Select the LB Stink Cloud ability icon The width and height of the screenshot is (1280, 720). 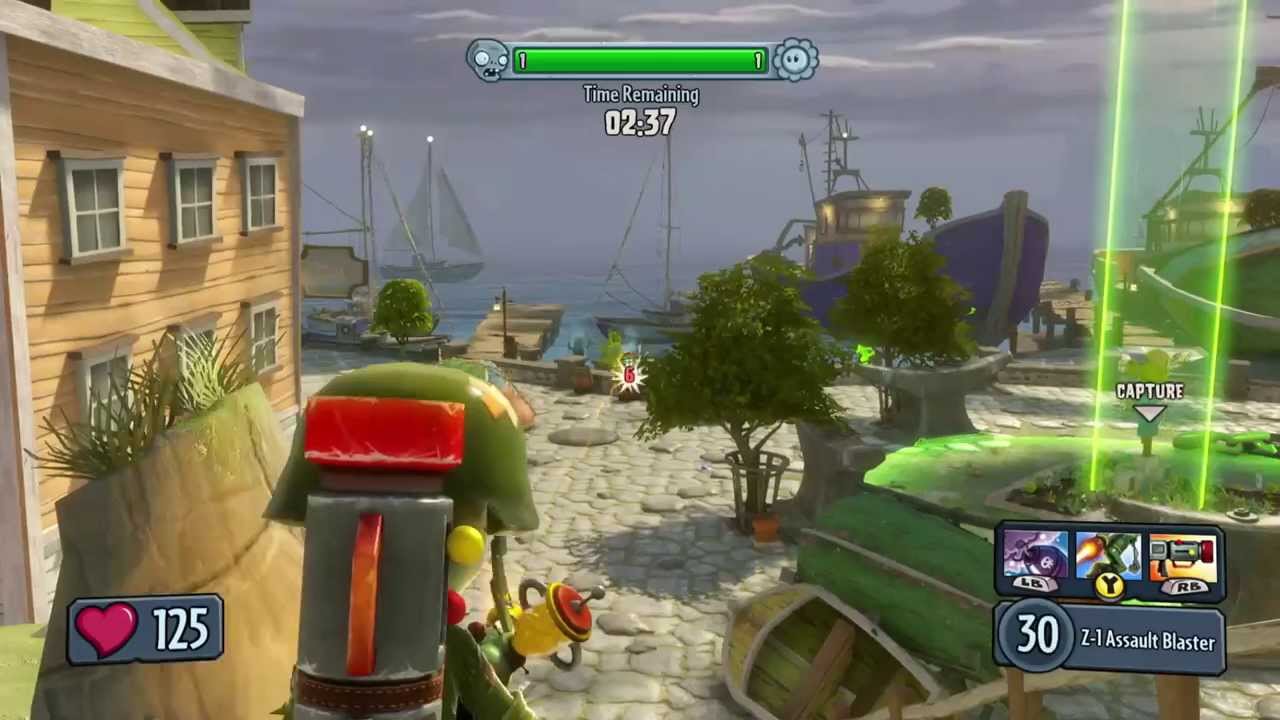pos(1035,555)
